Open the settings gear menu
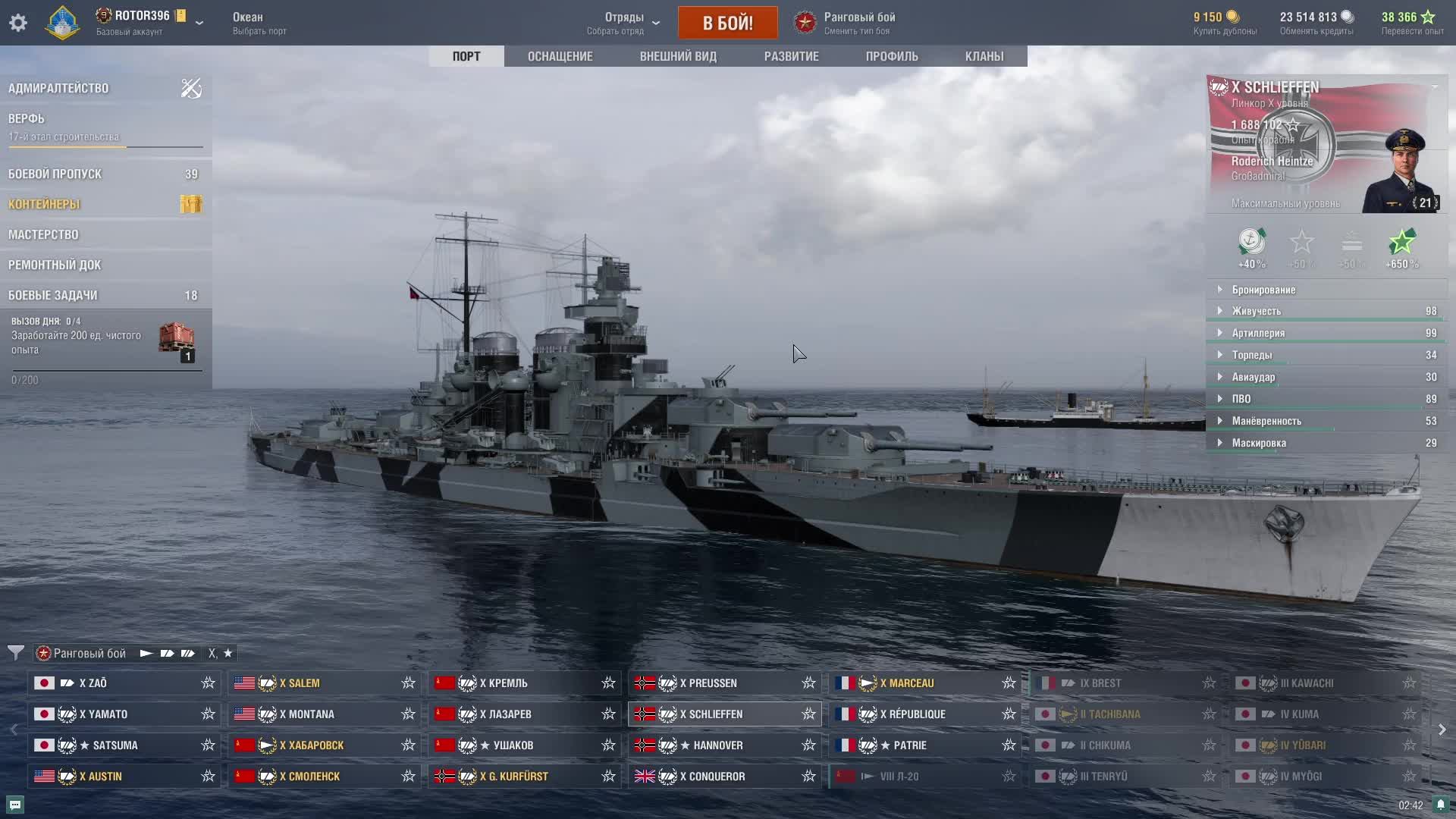The height and width of the screenshot is (819, 1456). point(18,23)
